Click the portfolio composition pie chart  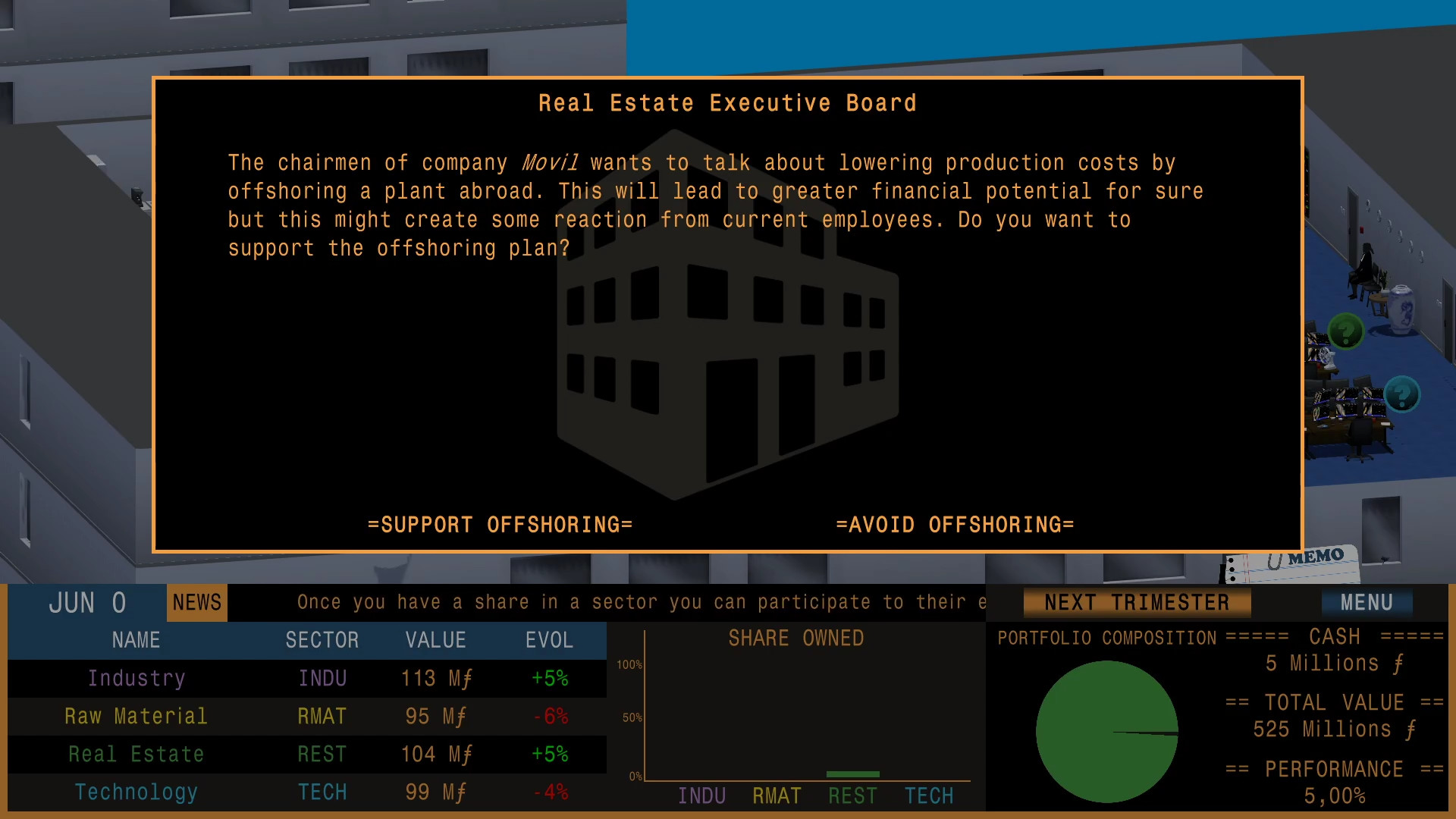[x=1106, y=730]
